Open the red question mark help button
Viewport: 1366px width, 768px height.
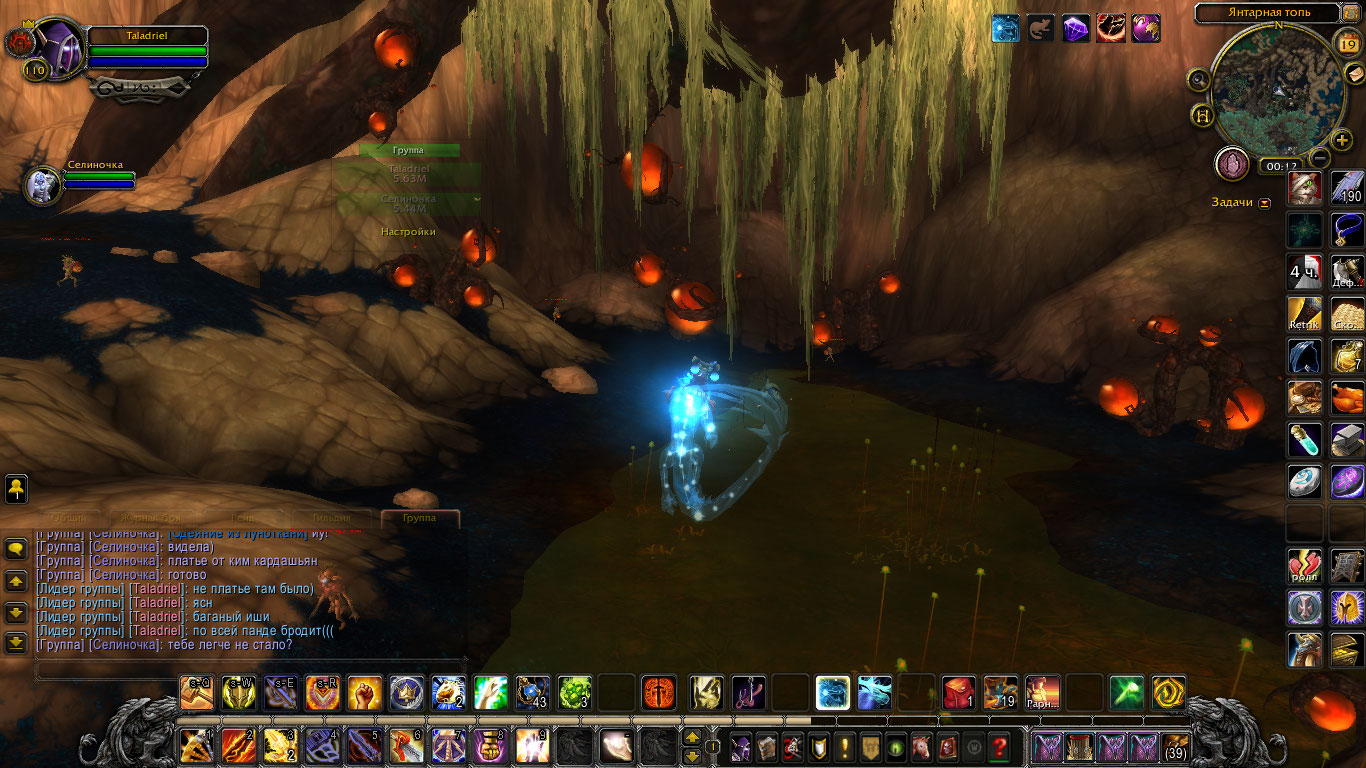[998, 746]
